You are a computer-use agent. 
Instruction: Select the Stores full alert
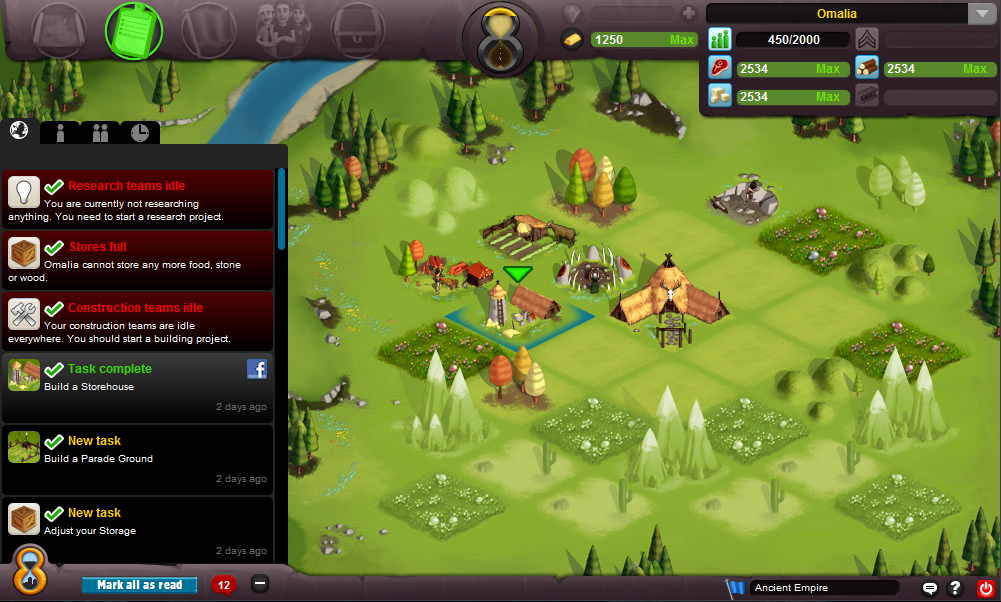[138, 261]
